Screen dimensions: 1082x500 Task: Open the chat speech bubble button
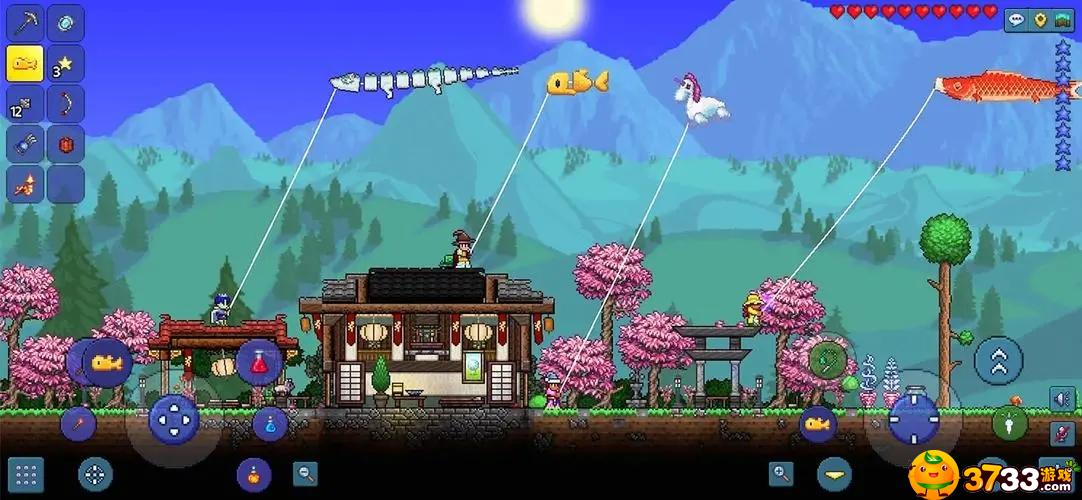tap(1018, 20)
